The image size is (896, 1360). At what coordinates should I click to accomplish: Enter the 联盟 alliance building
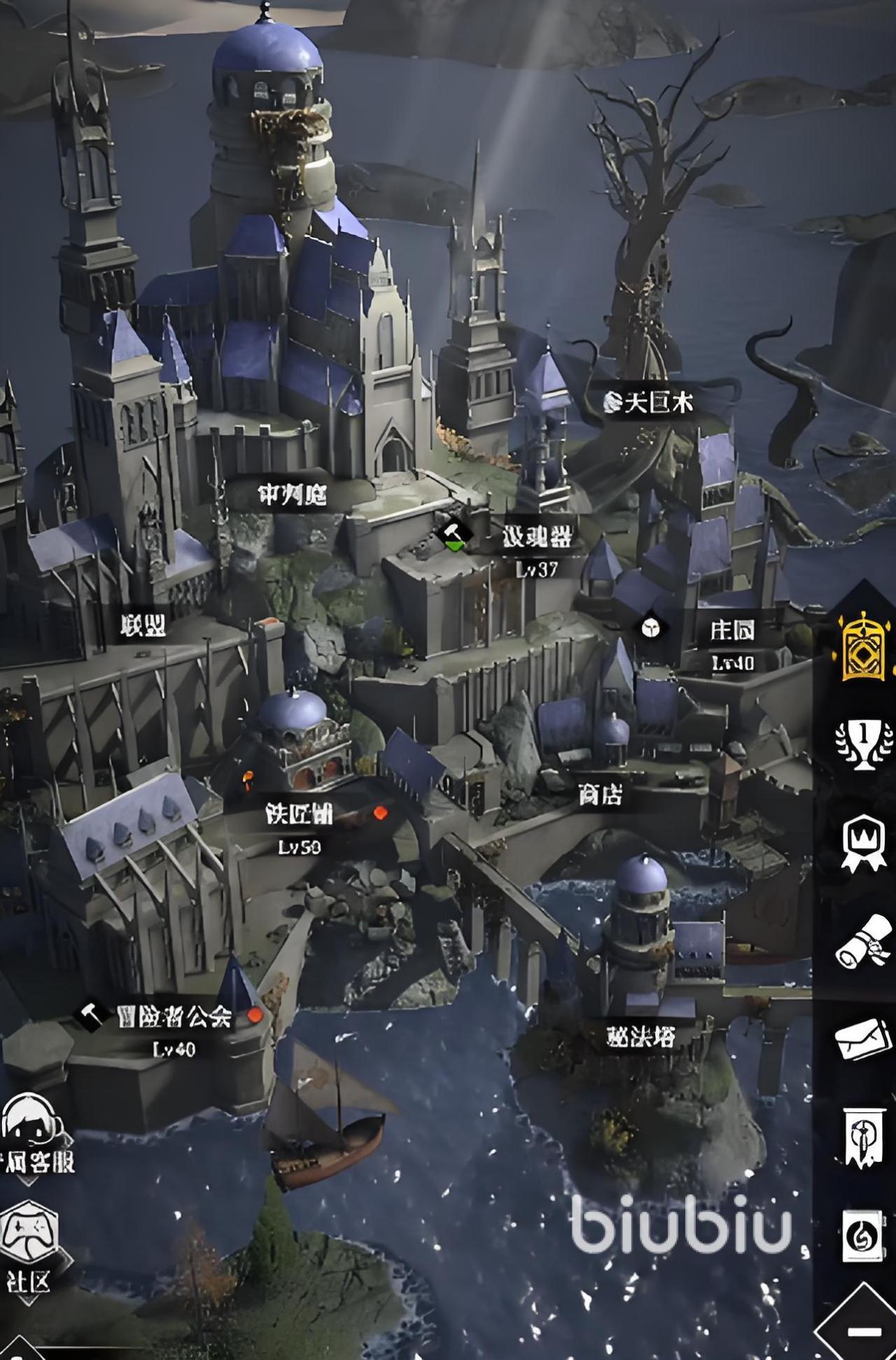coord(143,625)
